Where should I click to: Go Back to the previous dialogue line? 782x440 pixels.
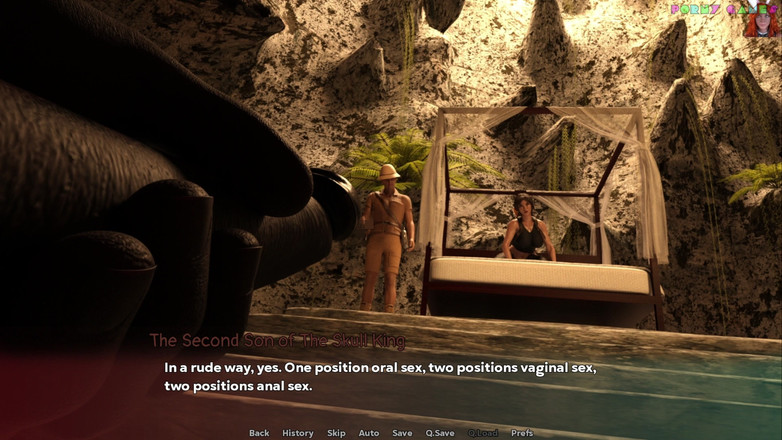tap(259, 433)
